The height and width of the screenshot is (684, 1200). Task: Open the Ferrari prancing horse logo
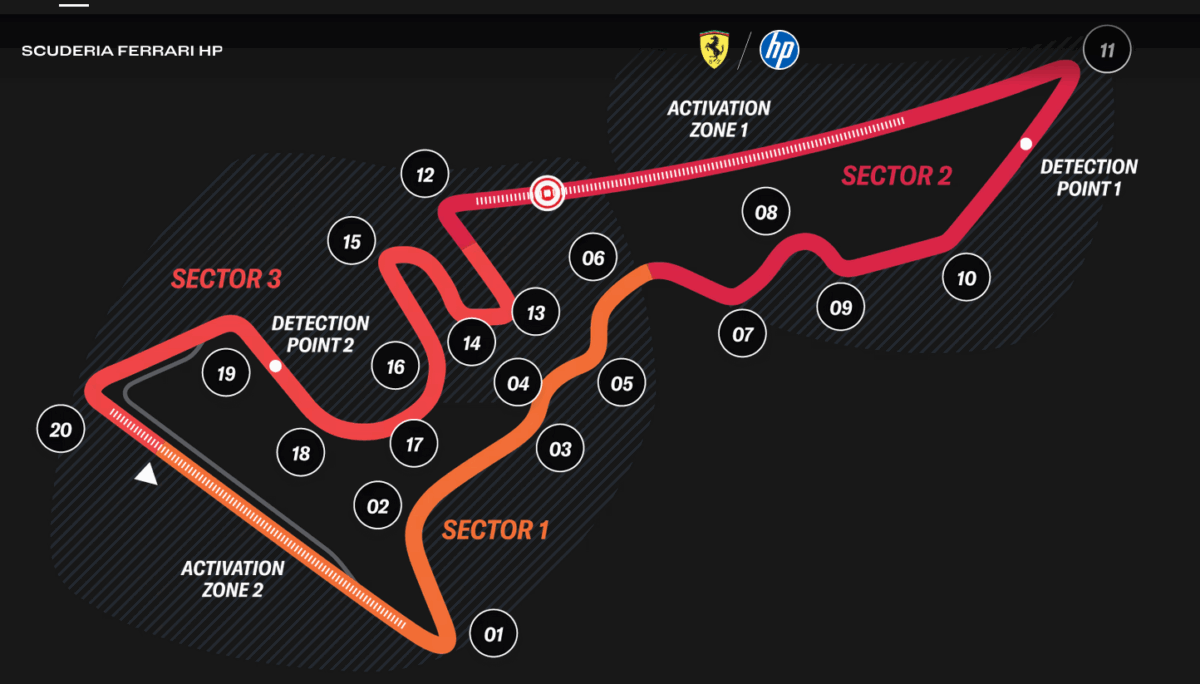[x=712, y=50]
